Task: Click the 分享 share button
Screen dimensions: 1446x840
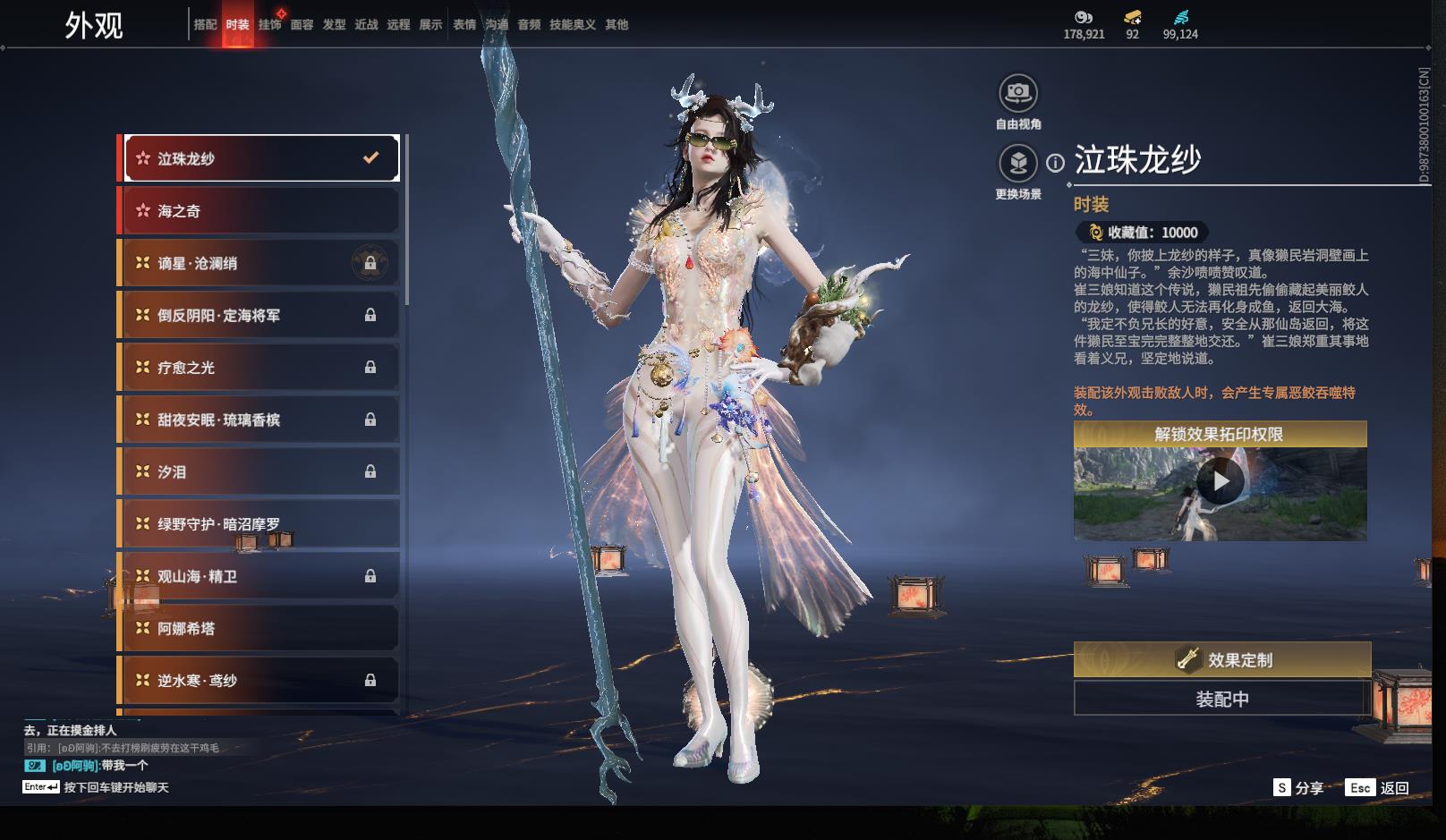Action: point(1298,788)
